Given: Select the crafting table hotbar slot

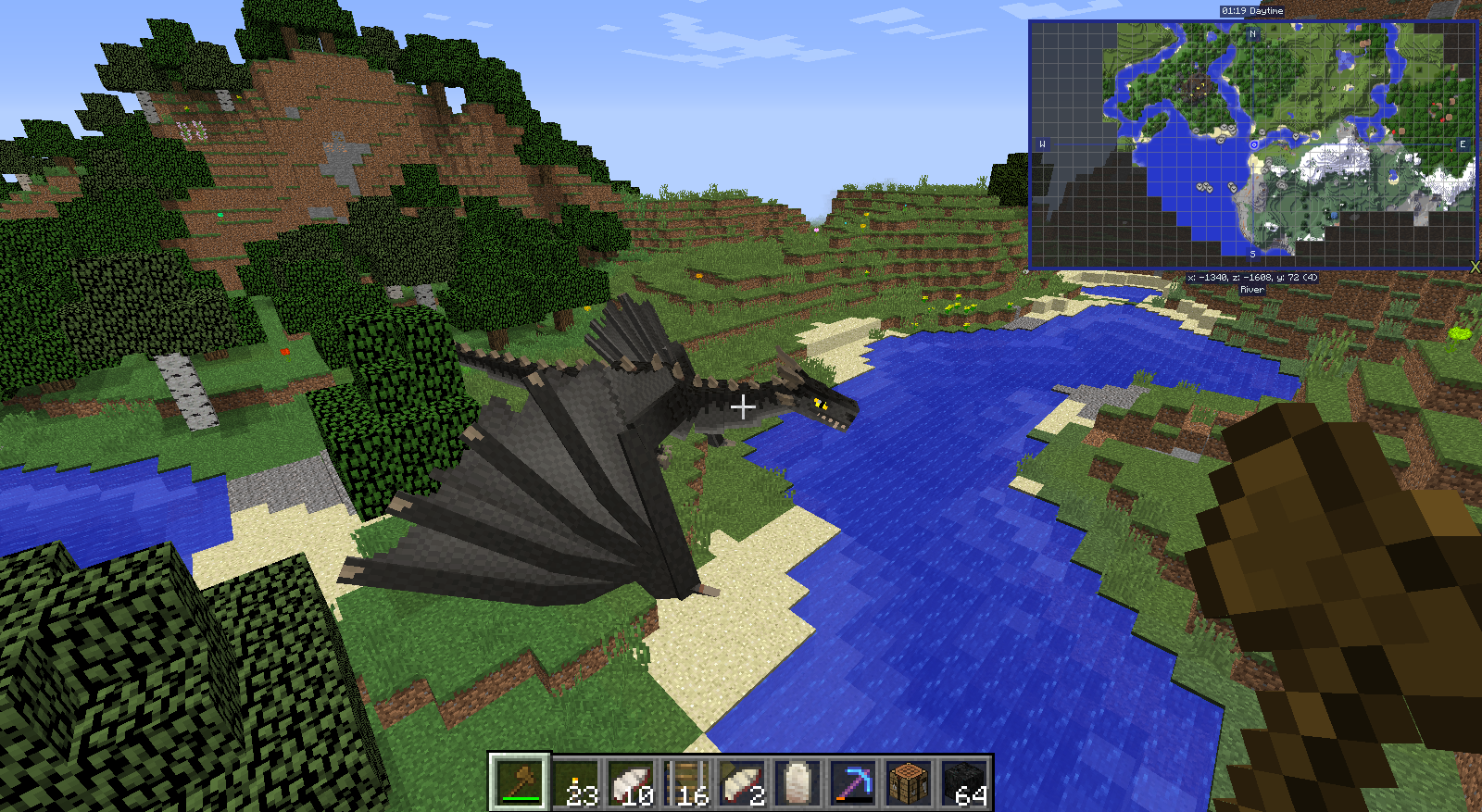Looking at the screenshot, I should (908, 782).
